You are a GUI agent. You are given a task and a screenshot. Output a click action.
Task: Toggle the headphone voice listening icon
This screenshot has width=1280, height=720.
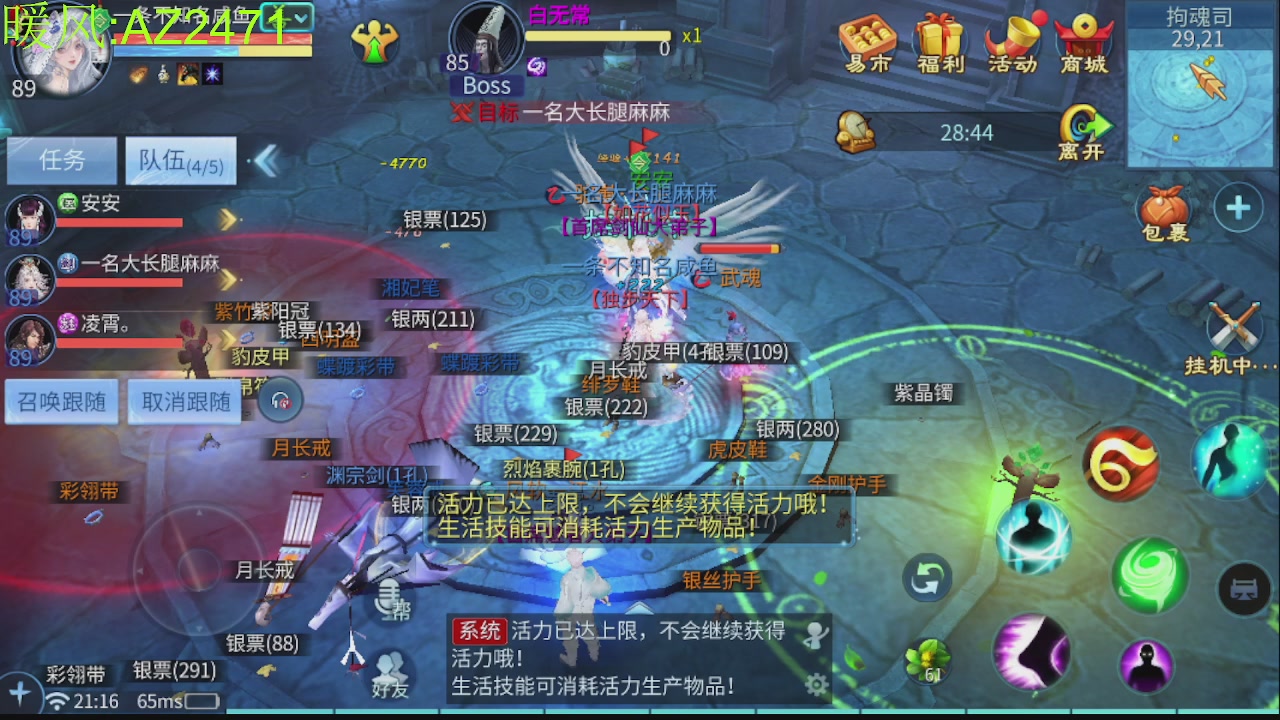(x=280, y=400)
